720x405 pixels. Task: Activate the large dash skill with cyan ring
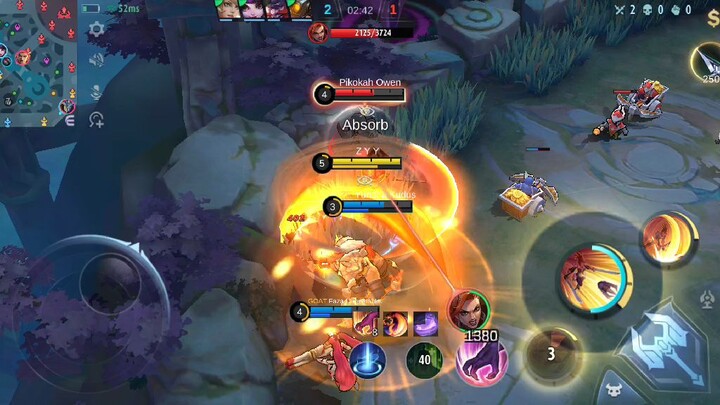pyautogui.click(x=594, y=277)
